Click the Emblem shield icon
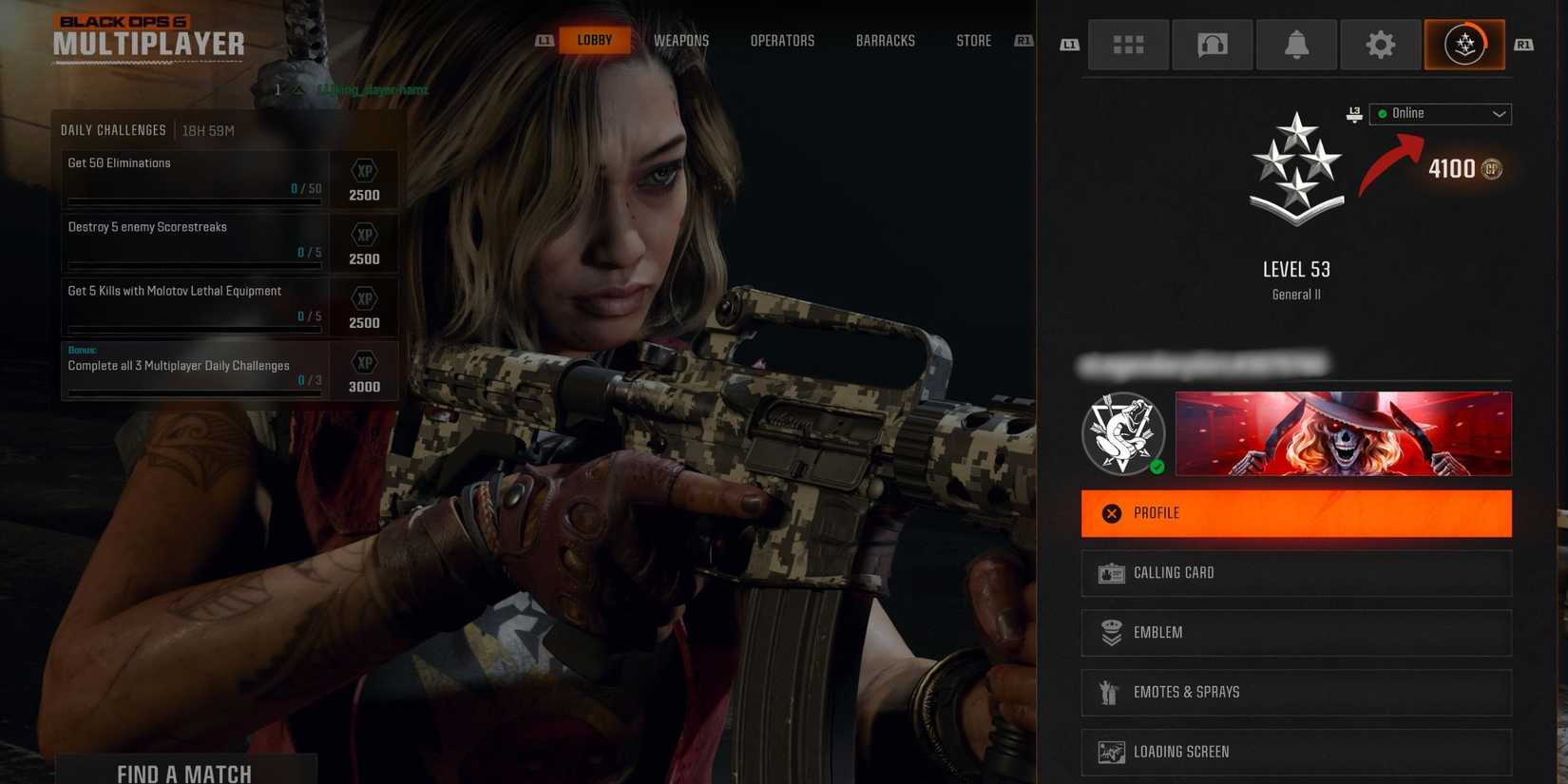The height and width of the screenshot is (784, 1568). [x=1110, y=632]
